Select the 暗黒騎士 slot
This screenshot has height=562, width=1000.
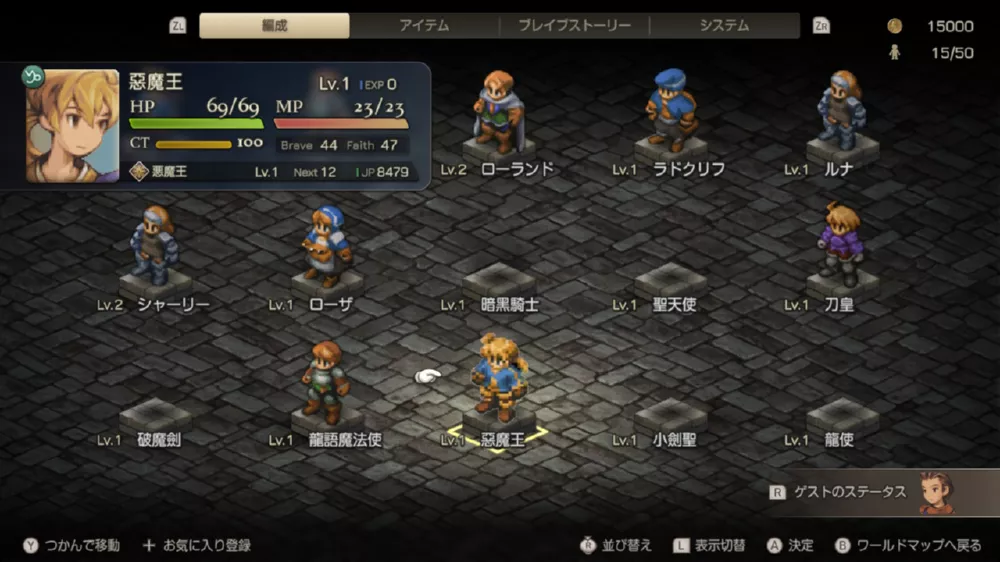(x=499, y=285)
